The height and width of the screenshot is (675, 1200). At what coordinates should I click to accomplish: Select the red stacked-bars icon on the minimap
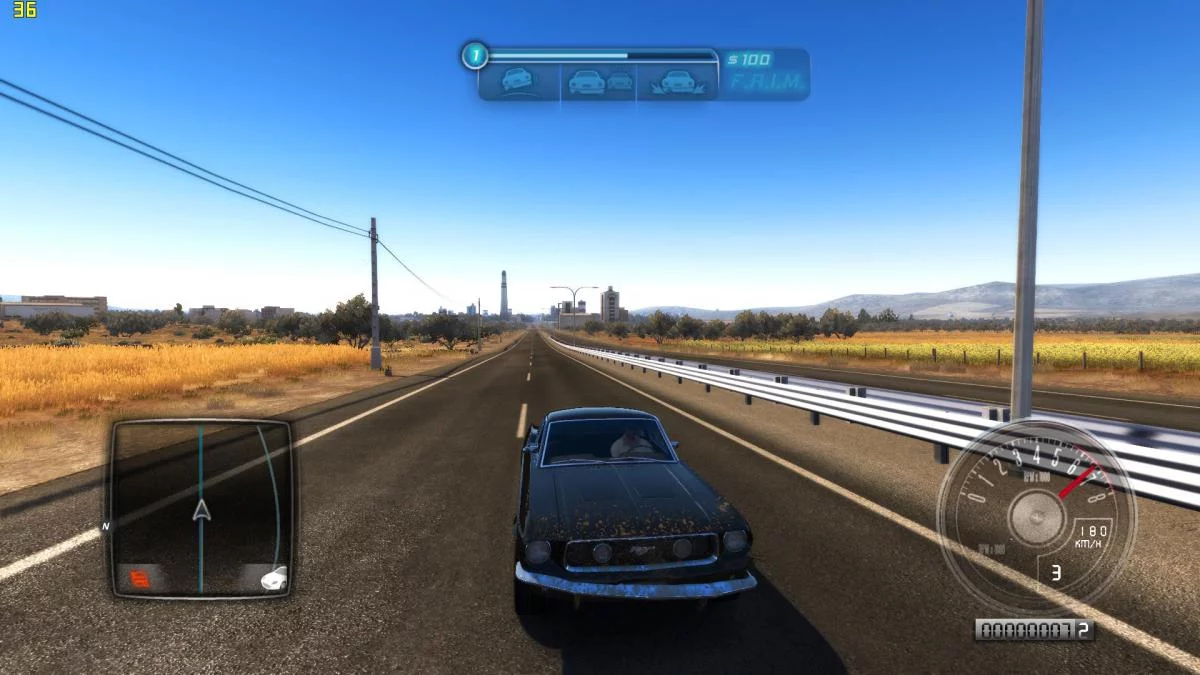coord(138,577)
